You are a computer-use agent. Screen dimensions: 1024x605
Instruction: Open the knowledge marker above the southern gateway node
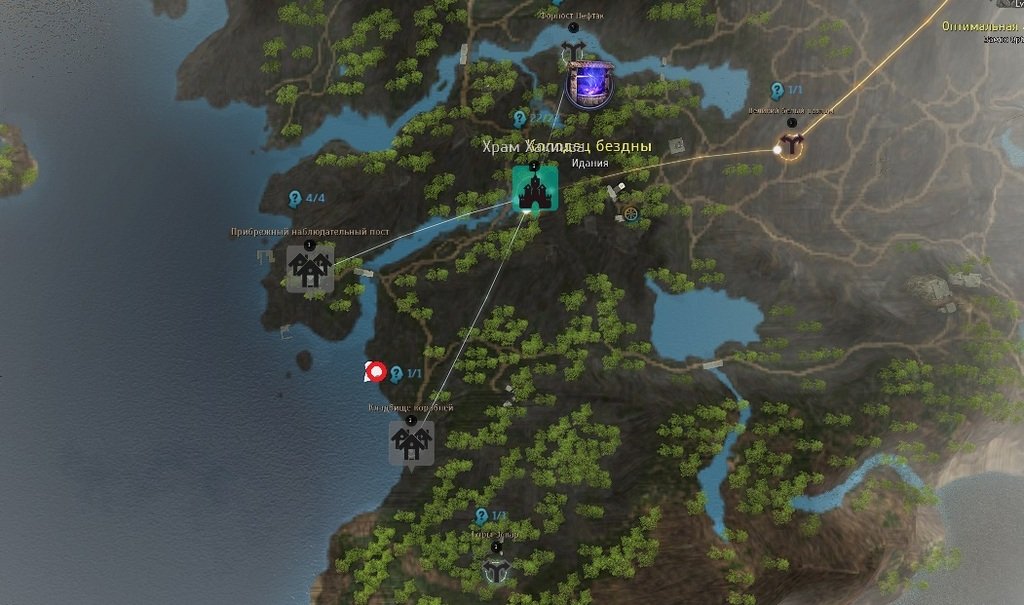[x=481, y=516]
